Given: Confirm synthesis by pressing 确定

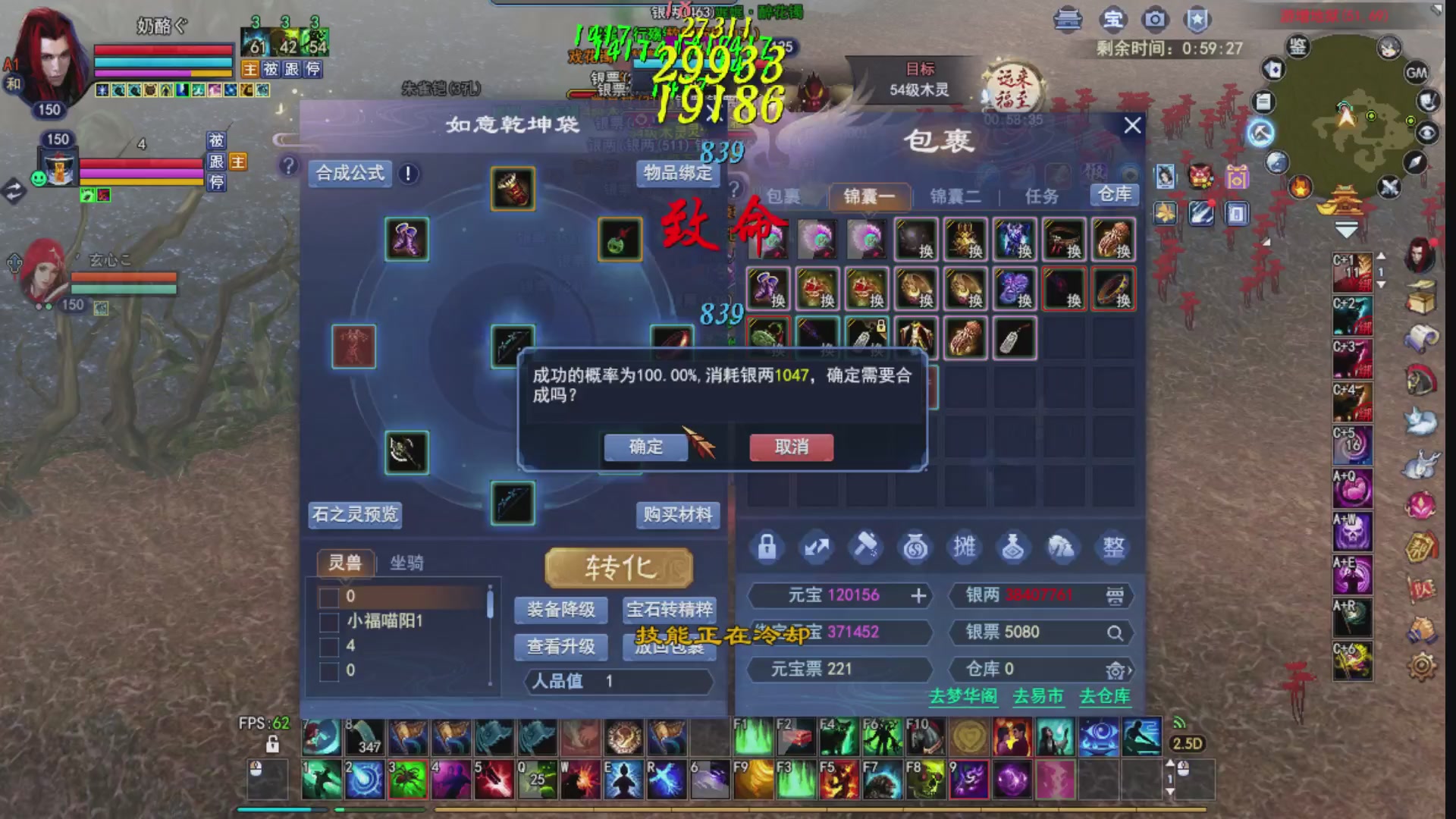Looking at the screenshot, I should point(645,447).
